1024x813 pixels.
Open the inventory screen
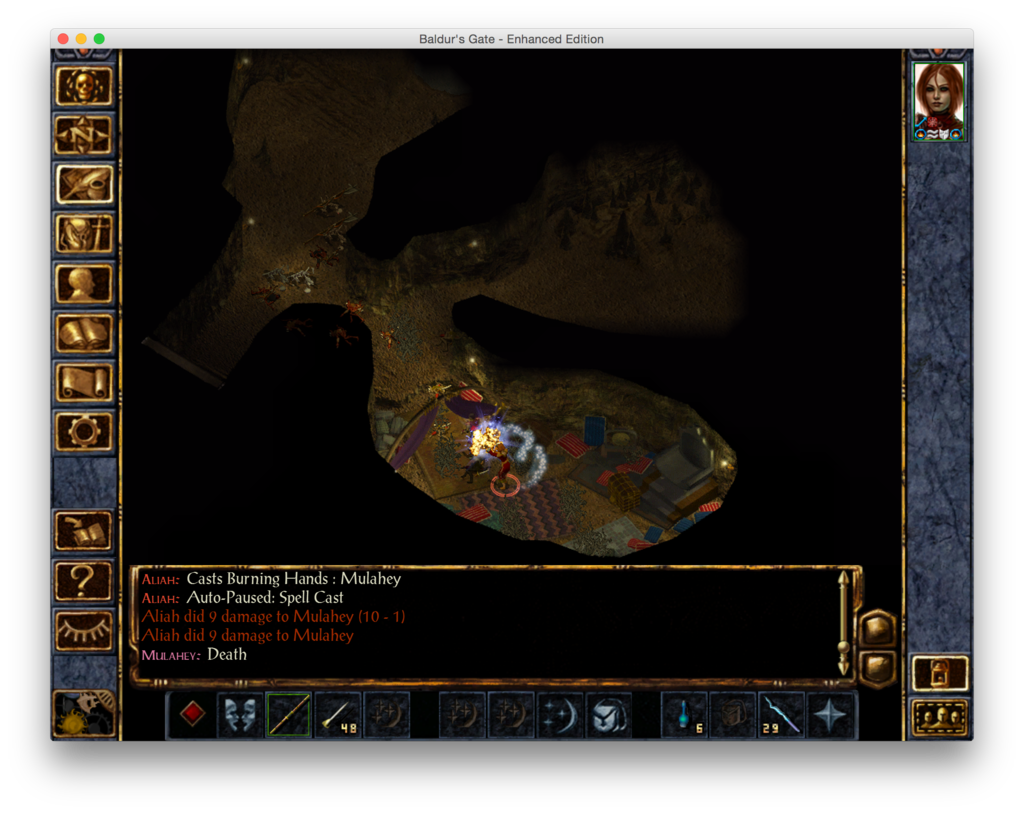pos(84,234)
